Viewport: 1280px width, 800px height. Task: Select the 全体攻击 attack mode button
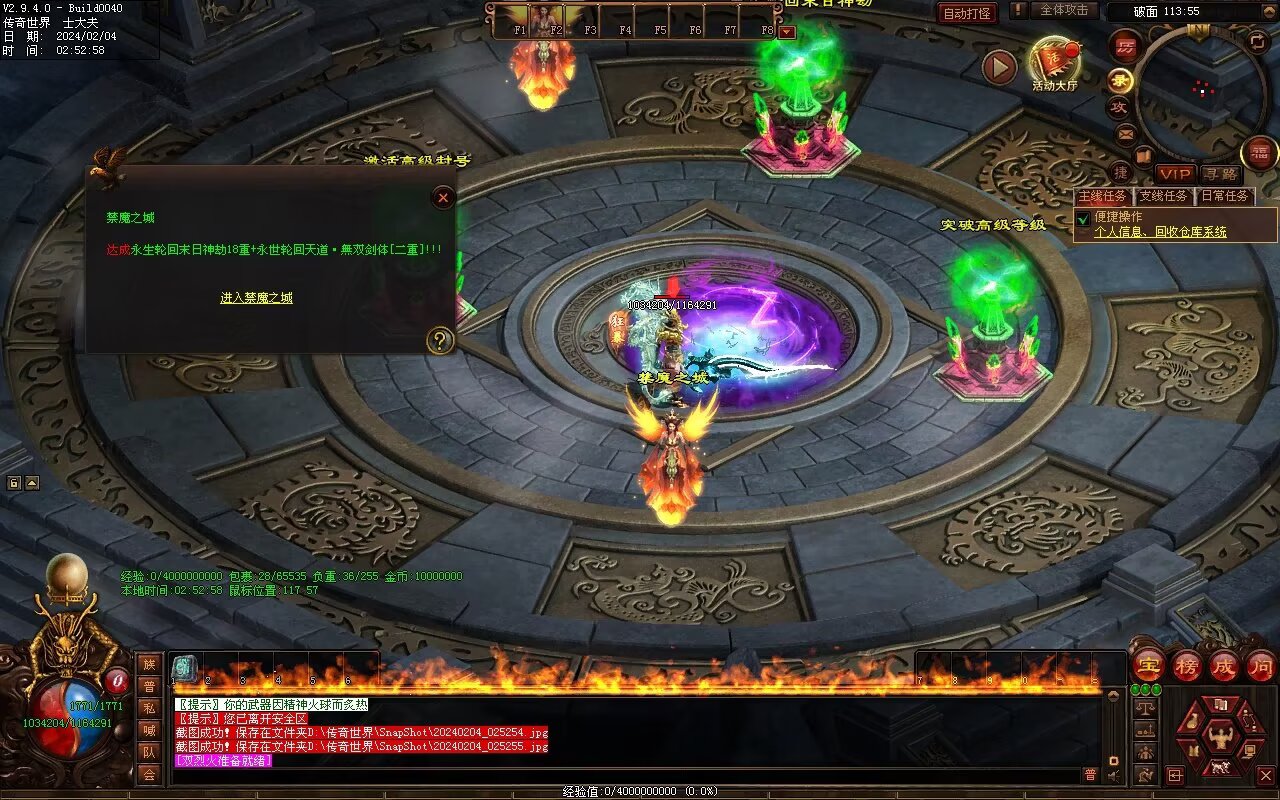1064,10
